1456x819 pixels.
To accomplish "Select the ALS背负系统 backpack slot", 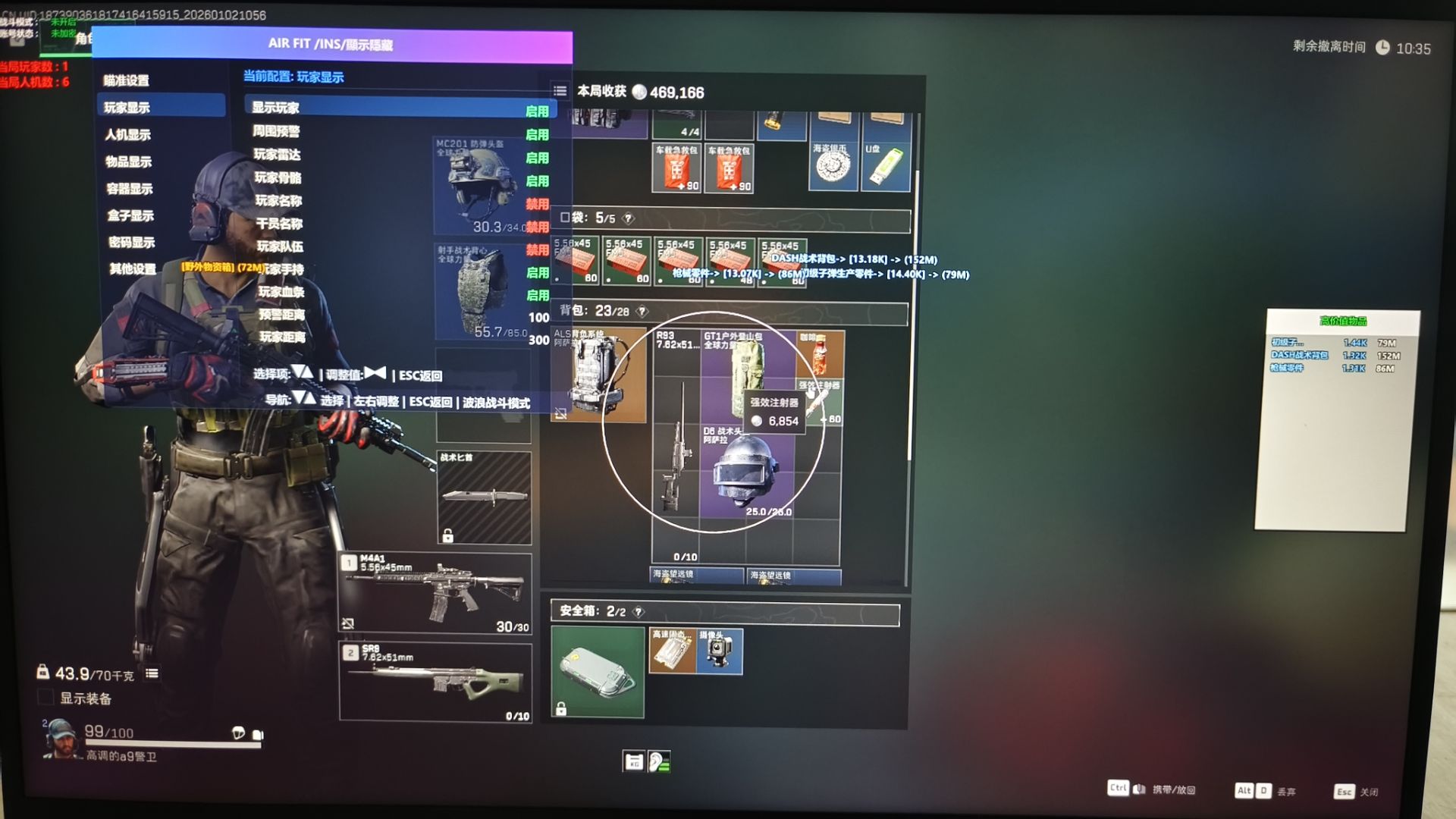I will click(598, 375).
